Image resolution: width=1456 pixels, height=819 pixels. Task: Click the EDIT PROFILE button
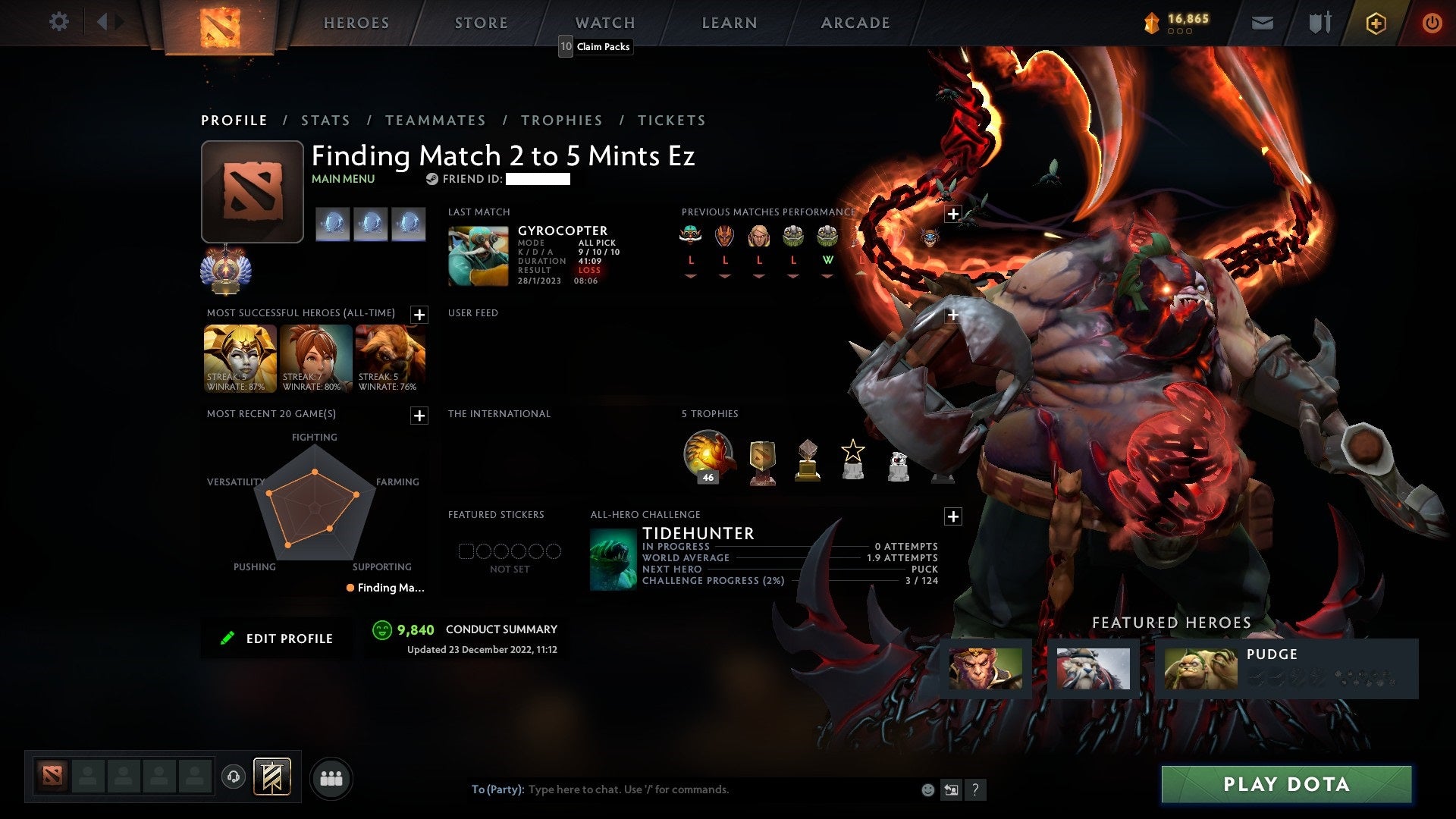[x=277, y=638]
